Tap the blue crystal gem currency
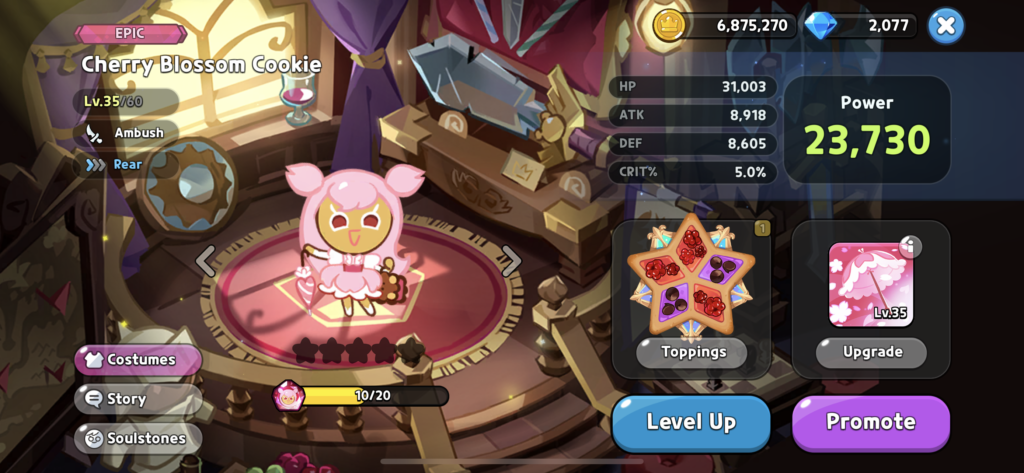Viewport: 1024px width, 473px height. pos(820,26)
